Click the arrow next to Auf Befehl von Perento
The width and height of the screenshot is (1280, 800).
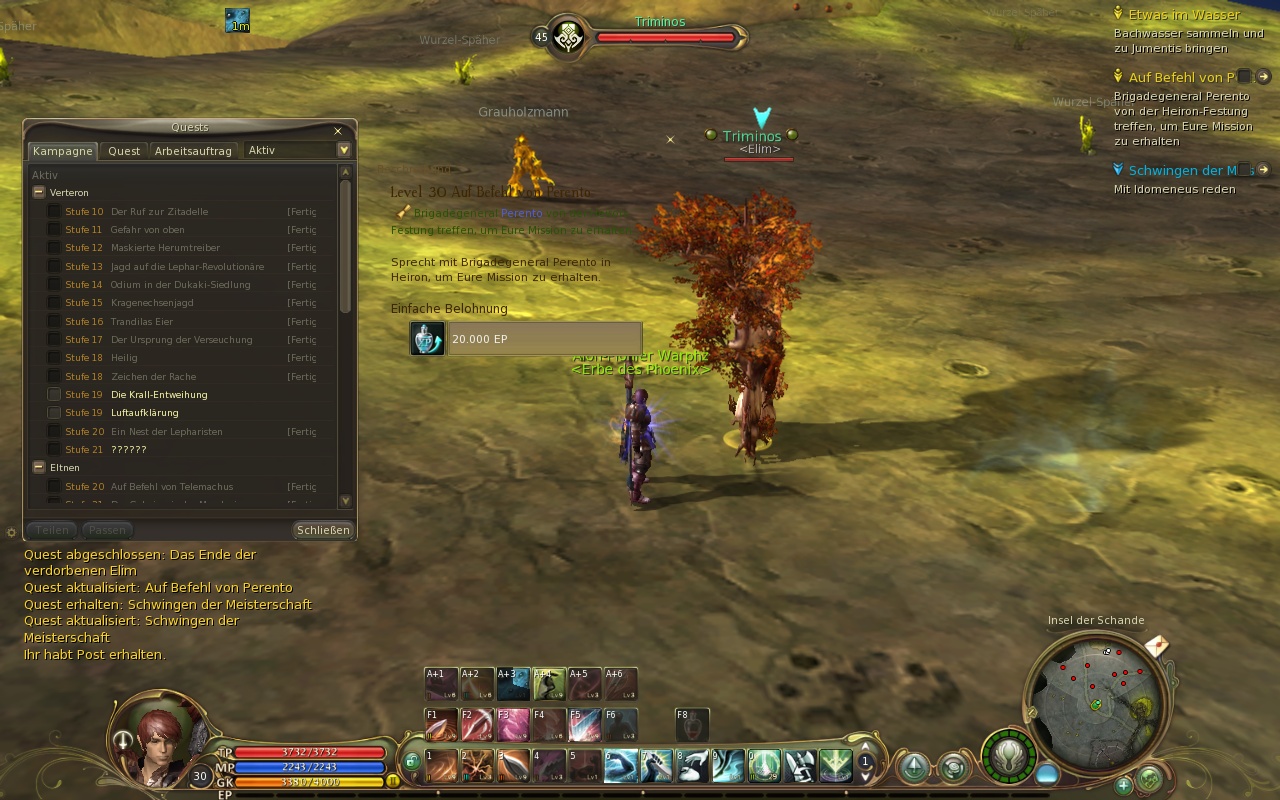1263,77
